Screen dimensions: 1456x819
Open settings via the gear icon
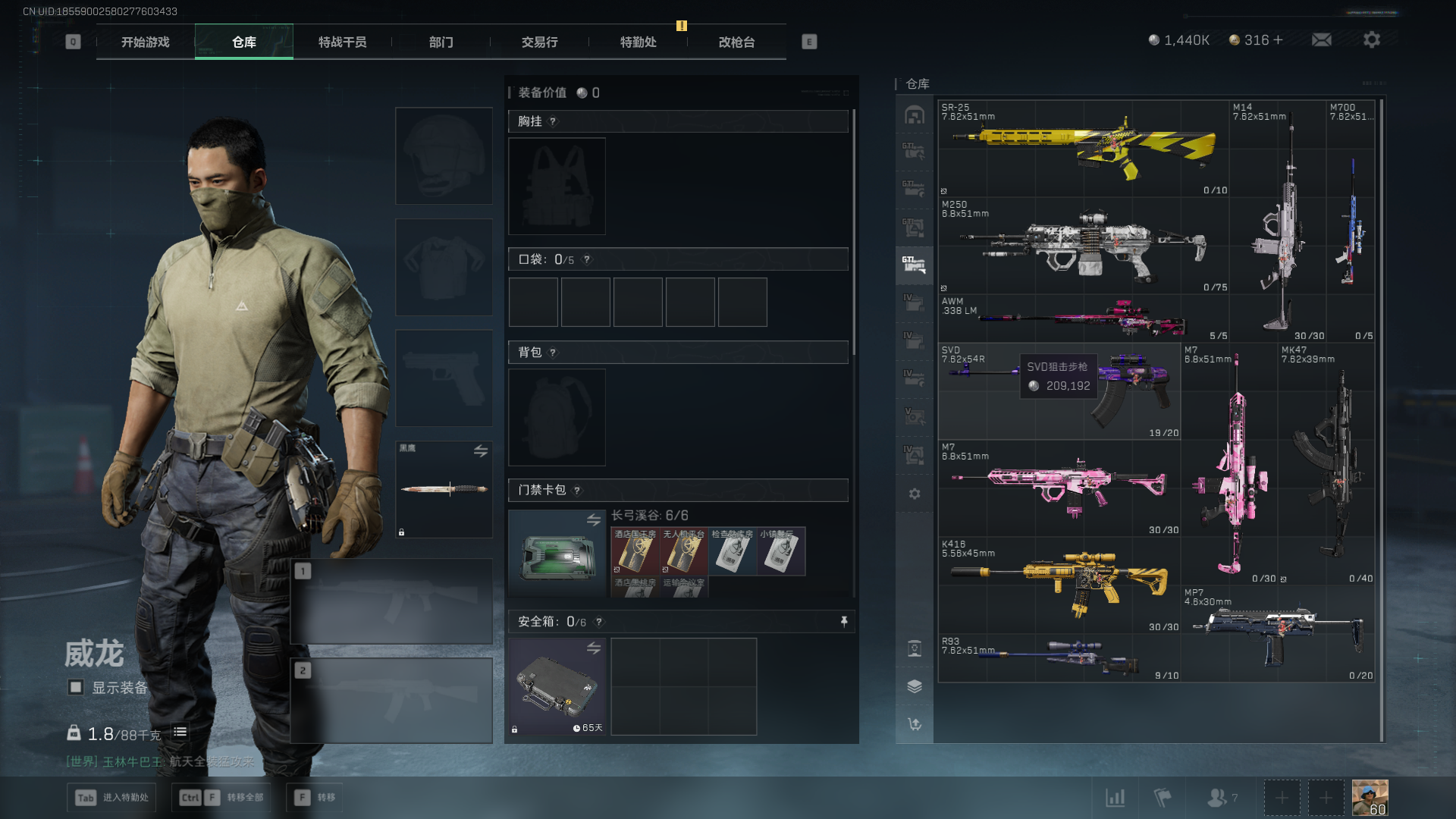(x=1371, y=40)
